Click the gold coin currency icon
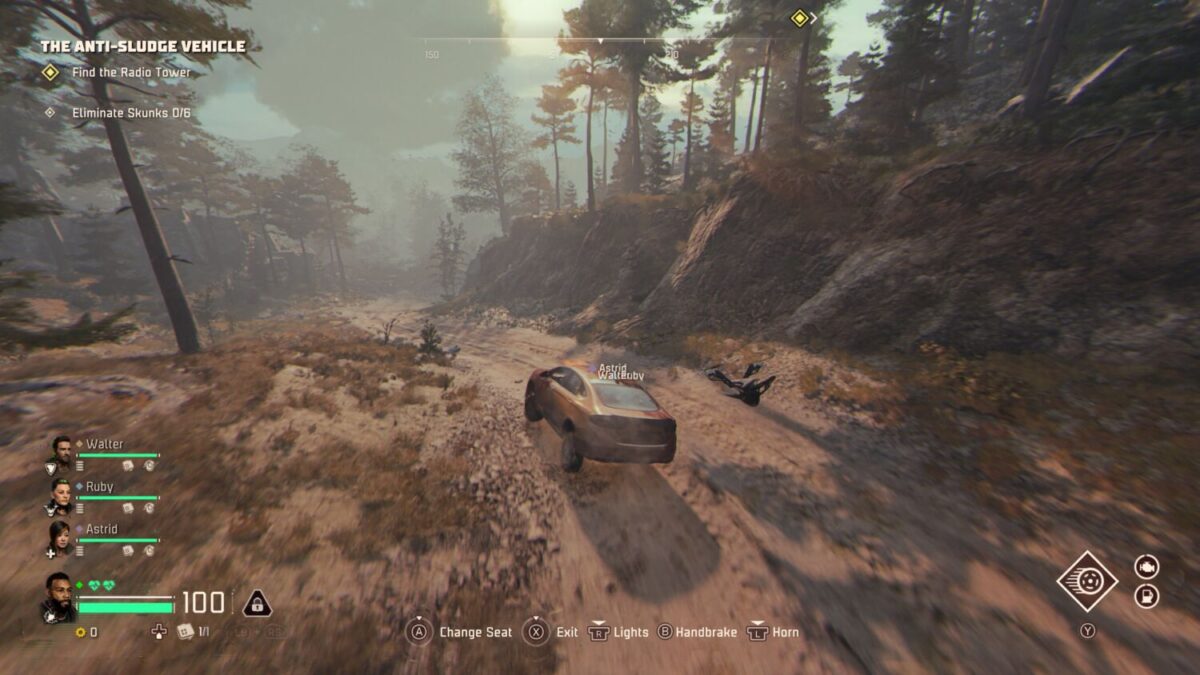 click(80, 632)
